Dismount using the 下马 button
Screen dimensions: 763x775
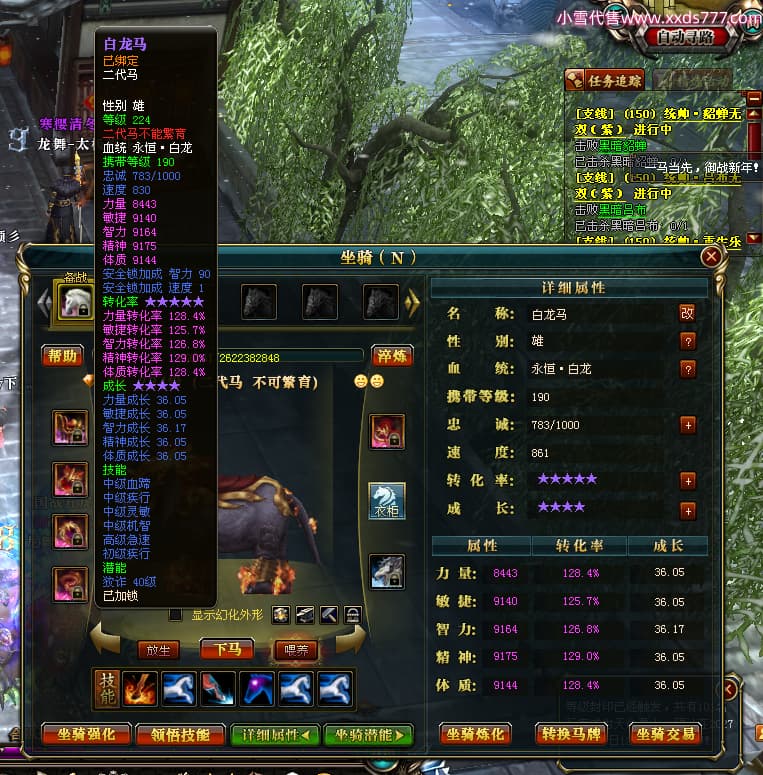pos(226,649)
